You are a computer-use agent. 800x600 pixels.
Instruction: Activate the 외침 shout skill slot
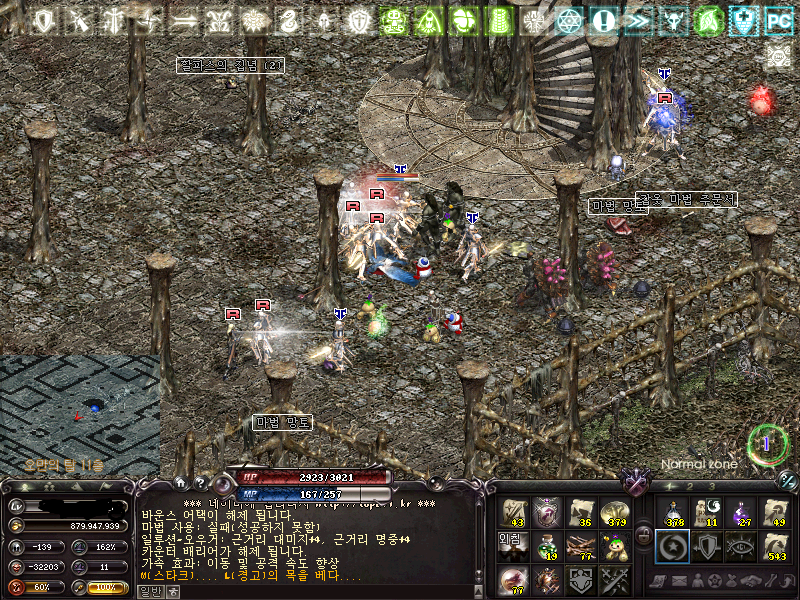coord(514,546)
